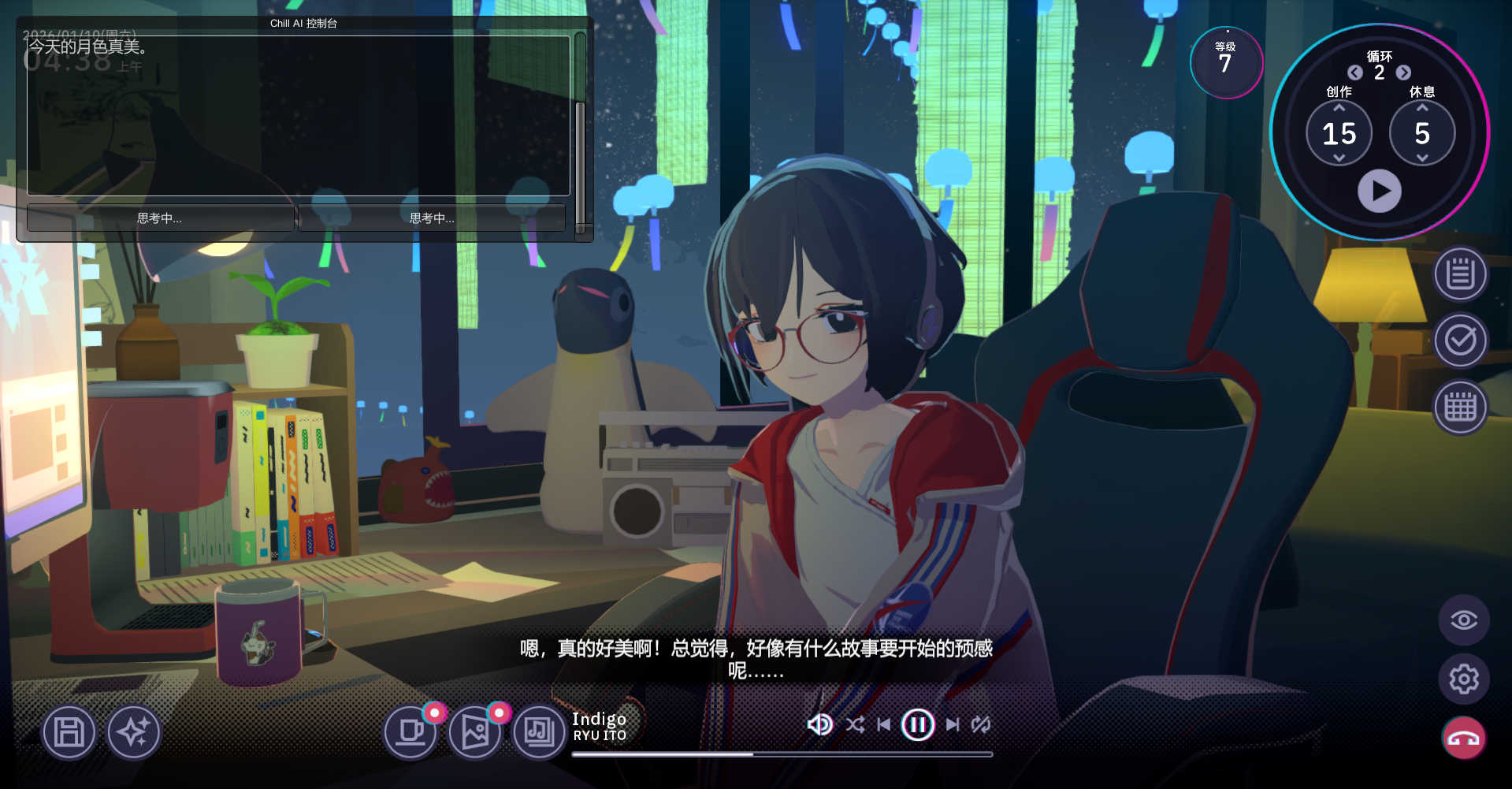Open the music album selector
Viewport: 1512px width, 789px height.
point(538,731)
